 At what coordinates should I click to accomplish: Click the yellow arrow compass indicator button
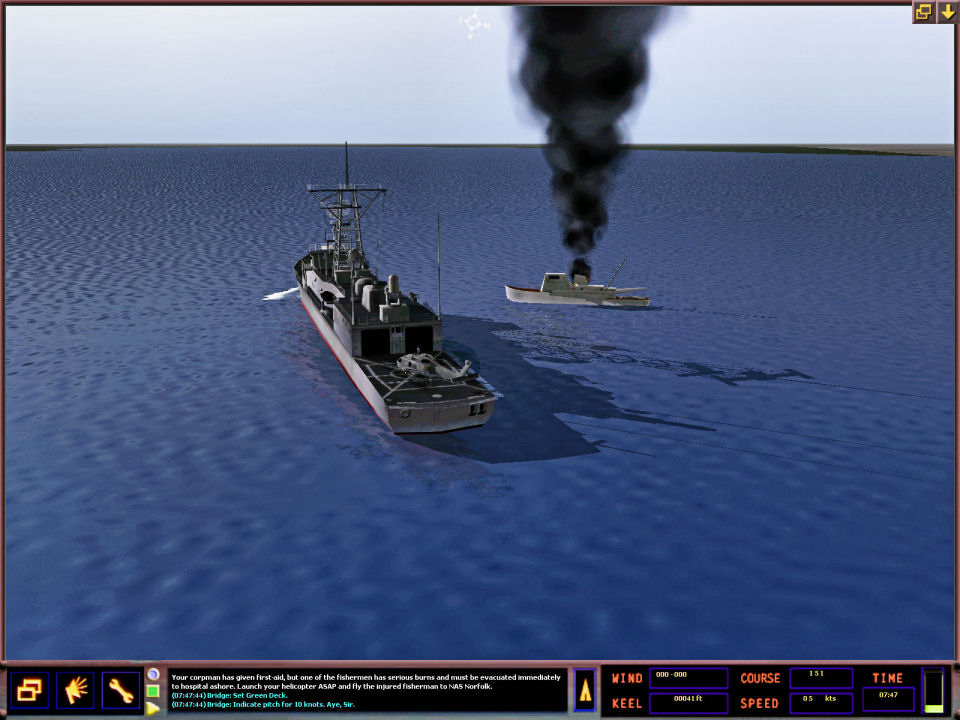(585, 690)
